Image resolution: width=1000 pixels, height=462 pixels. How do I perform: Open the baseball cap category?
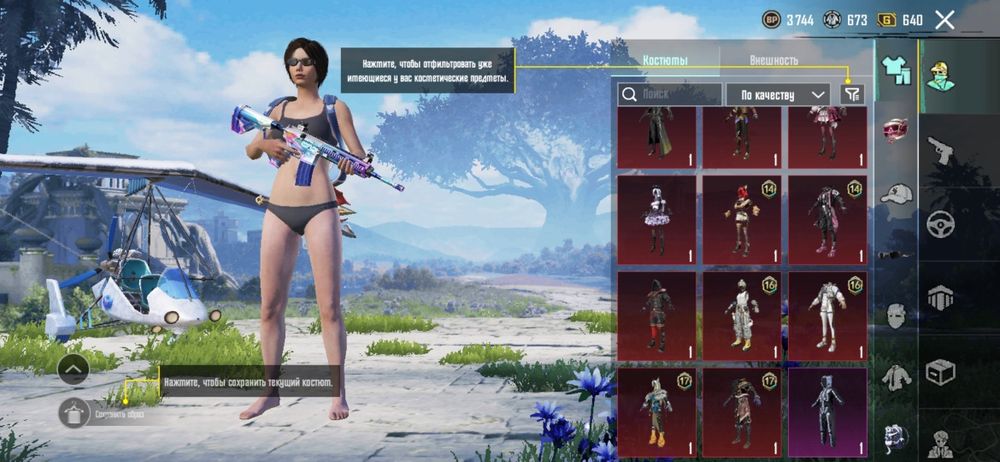pos(896,193)
